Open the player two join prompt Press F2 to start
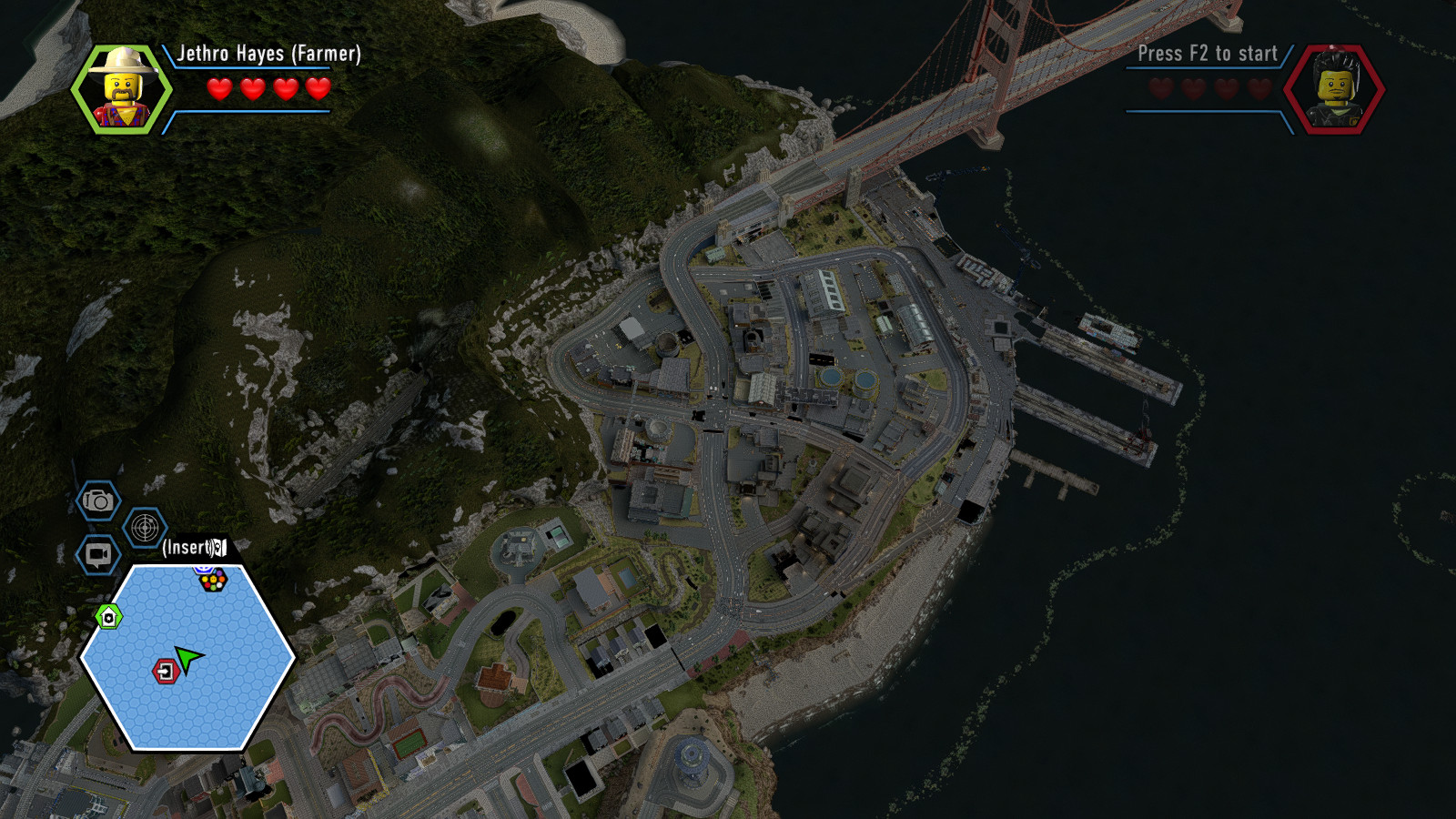 point(1206,54)
